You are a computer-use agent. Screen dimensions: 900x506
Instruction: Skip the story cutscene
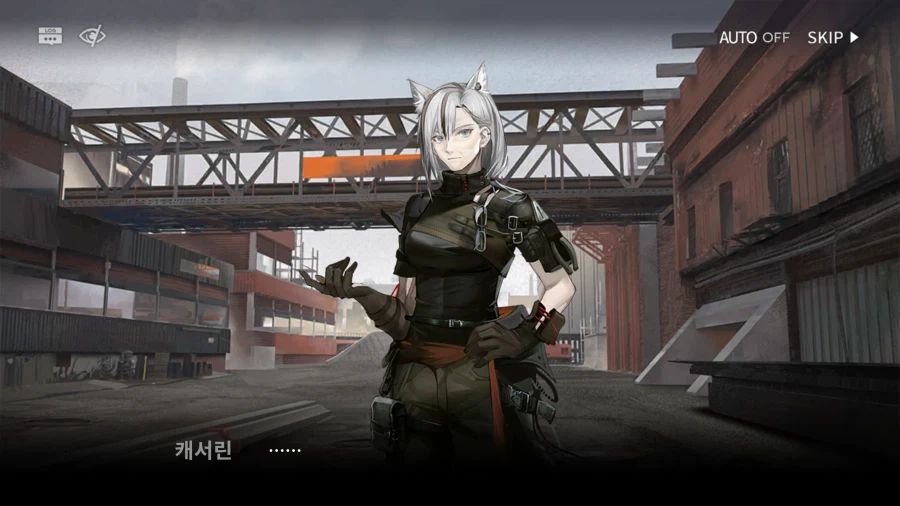[833, 37]
